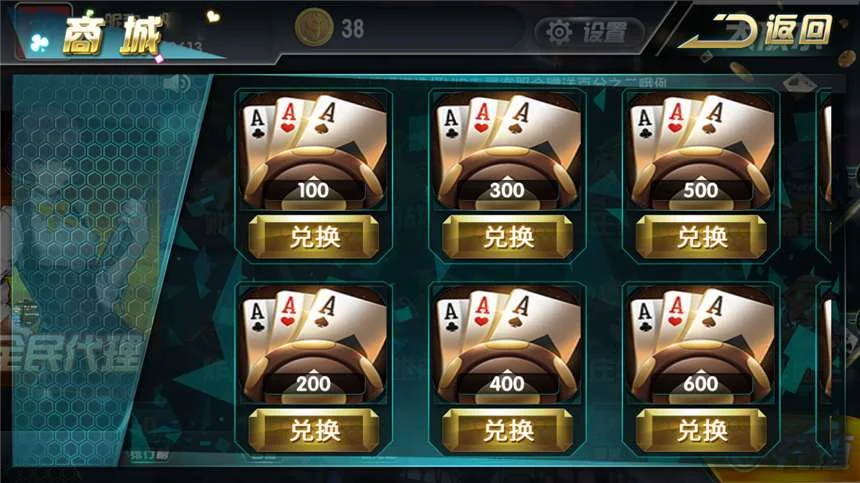Exchange the 100 card pack

[x=313, y=237]
